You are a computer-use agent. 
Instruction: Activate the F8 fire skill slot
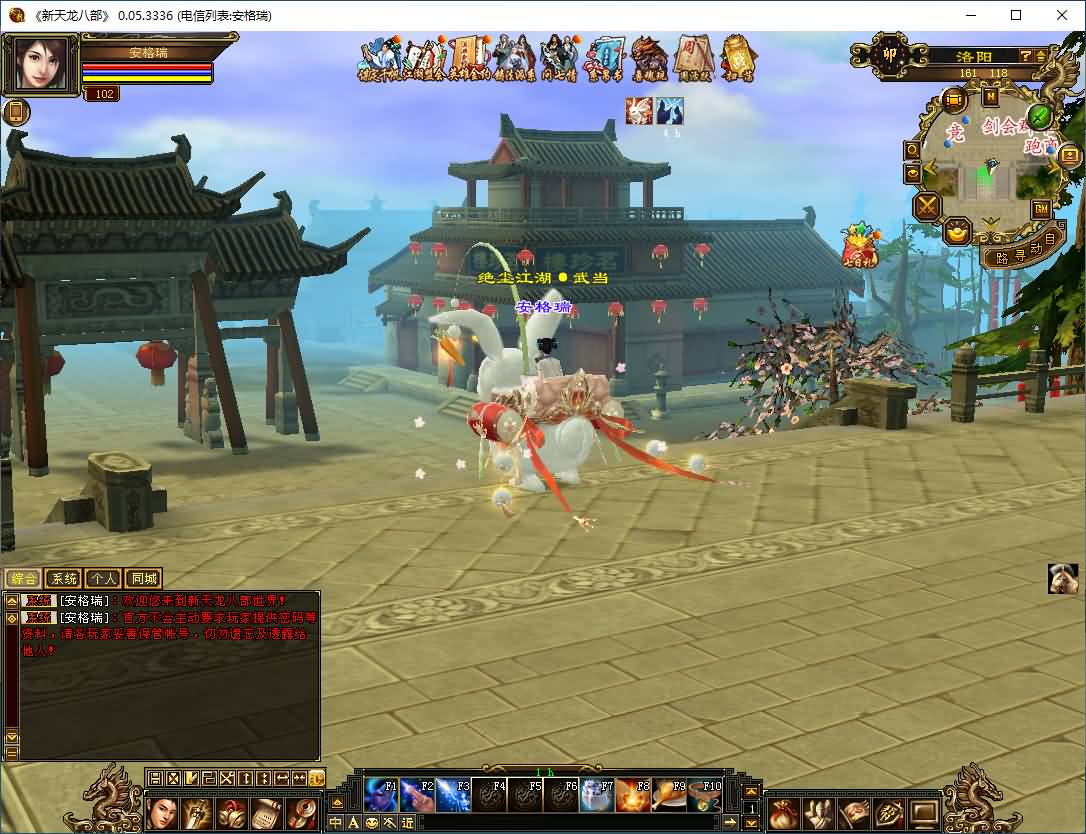[632, 795]
